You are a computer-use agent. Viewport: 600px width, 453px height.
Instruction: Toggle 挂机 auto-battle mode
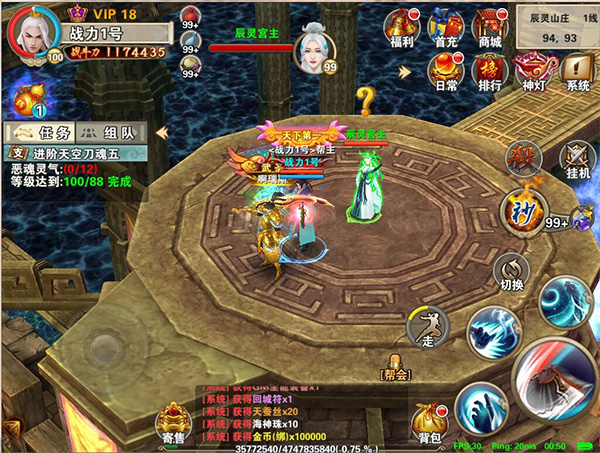[577, 158]
